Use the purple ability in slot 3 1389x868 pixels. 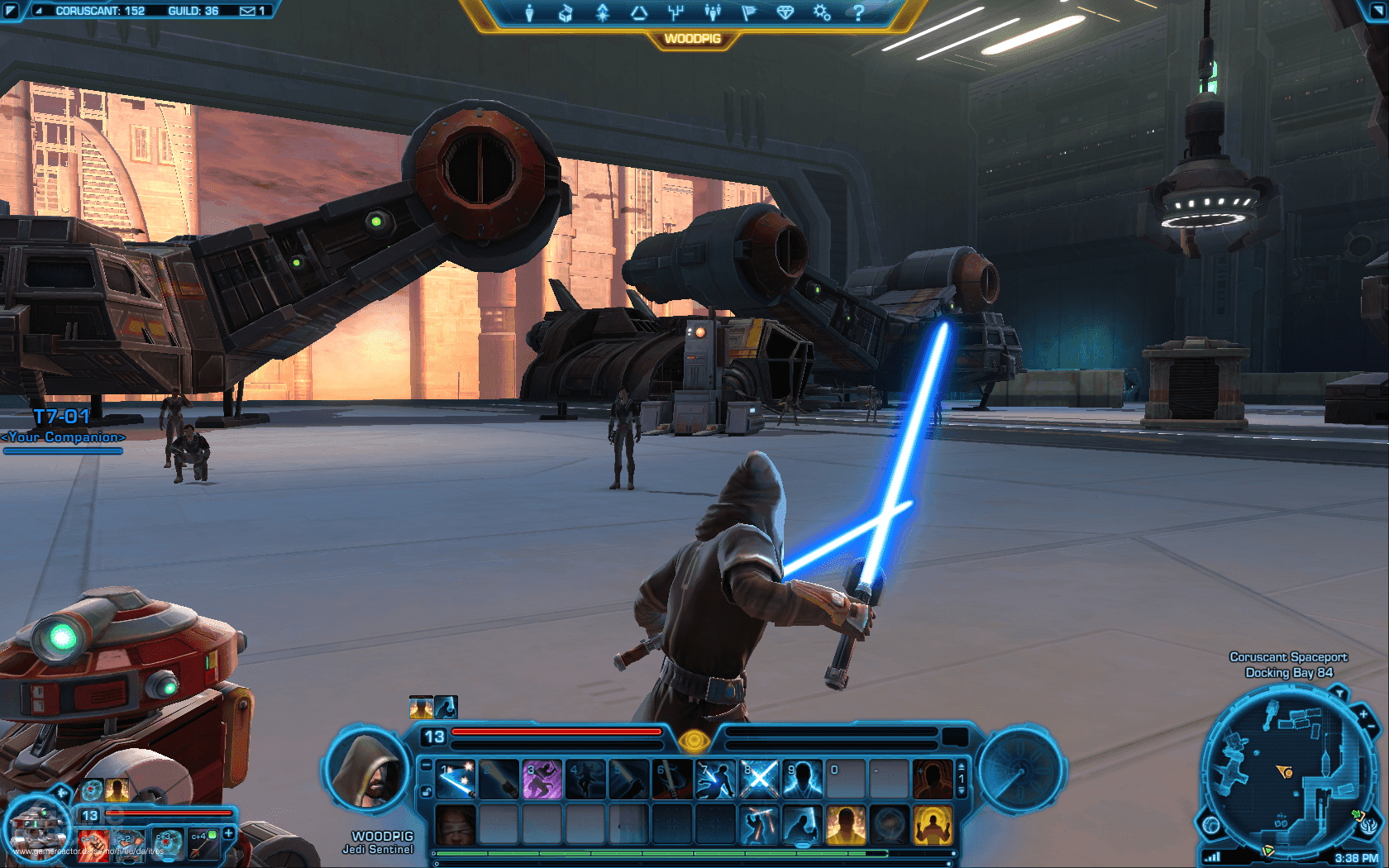click(542, 780)
